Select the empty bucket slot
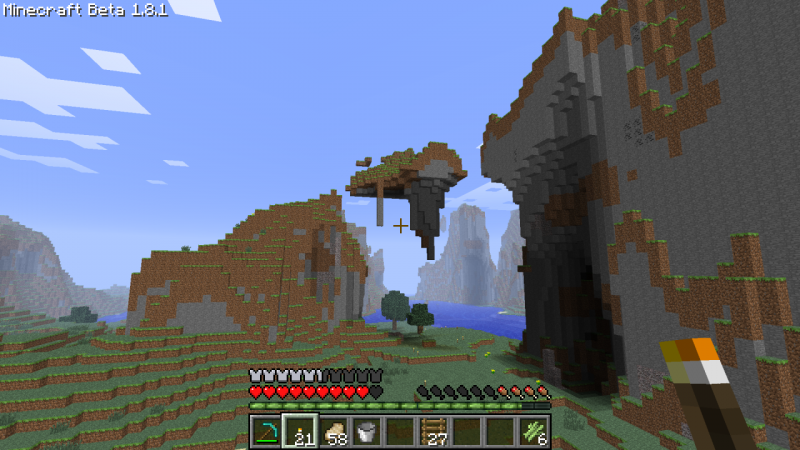 pyautogui.click(x=367, y=432)
